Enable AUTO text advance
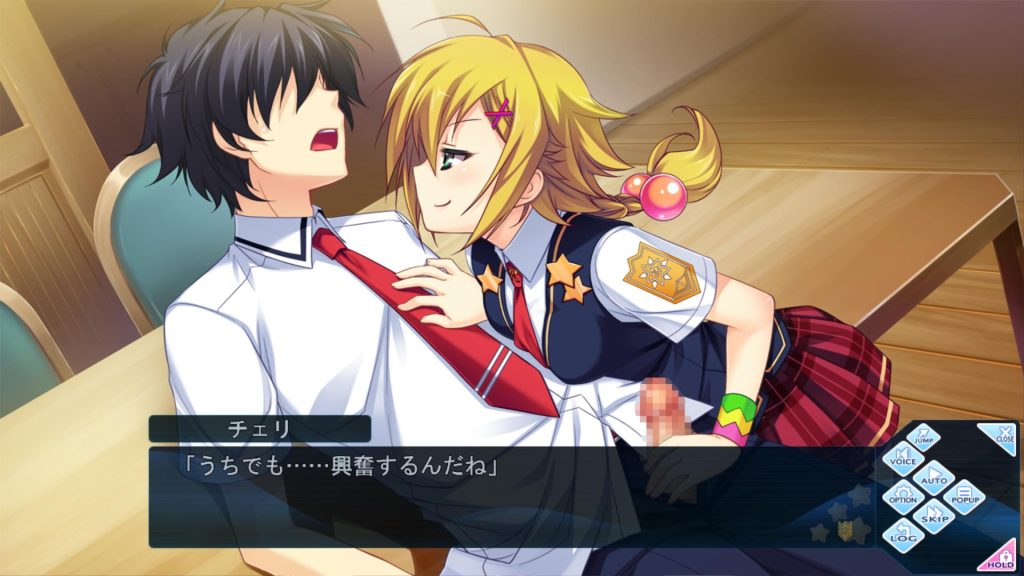This screenshot has height=576, width=1024. (x=935, y=477)
